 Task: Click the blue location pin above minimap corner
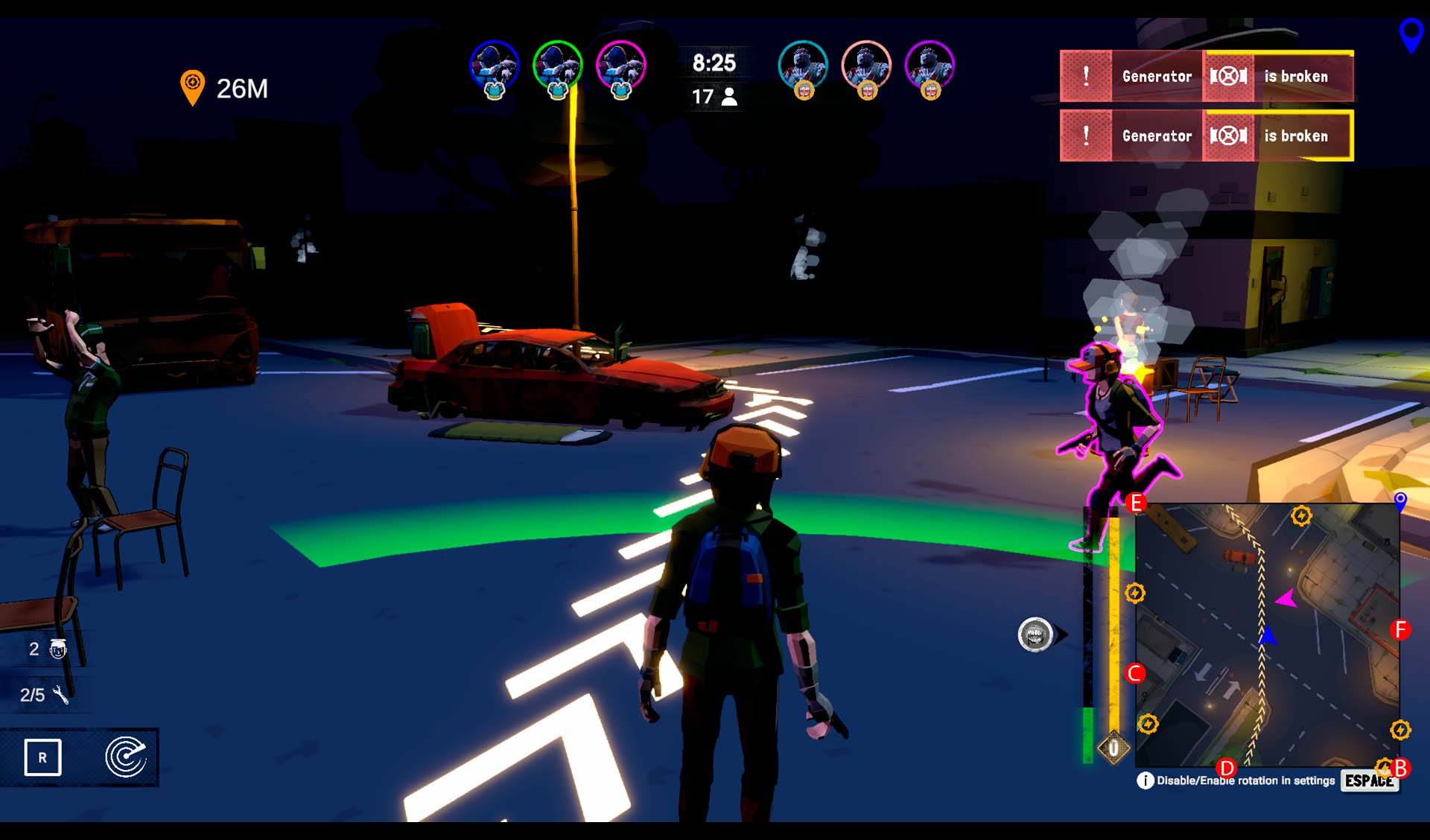pos(1400,500)
